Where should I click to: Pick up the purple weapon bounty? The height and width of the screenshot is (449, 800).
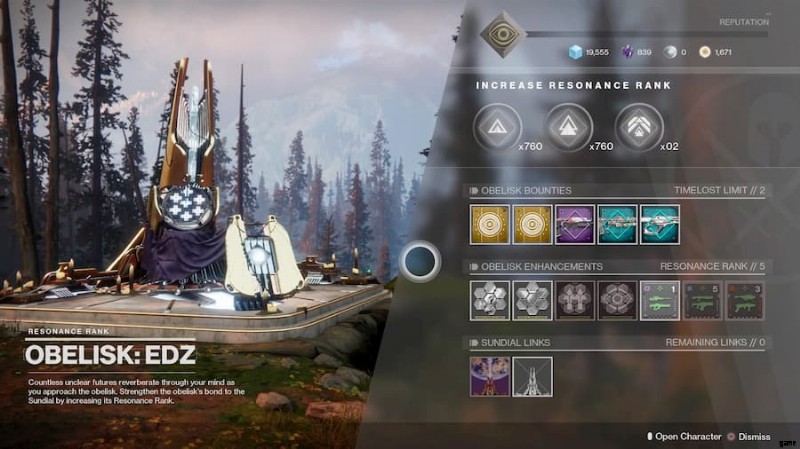pyautogui.click(x=575, y=224)
